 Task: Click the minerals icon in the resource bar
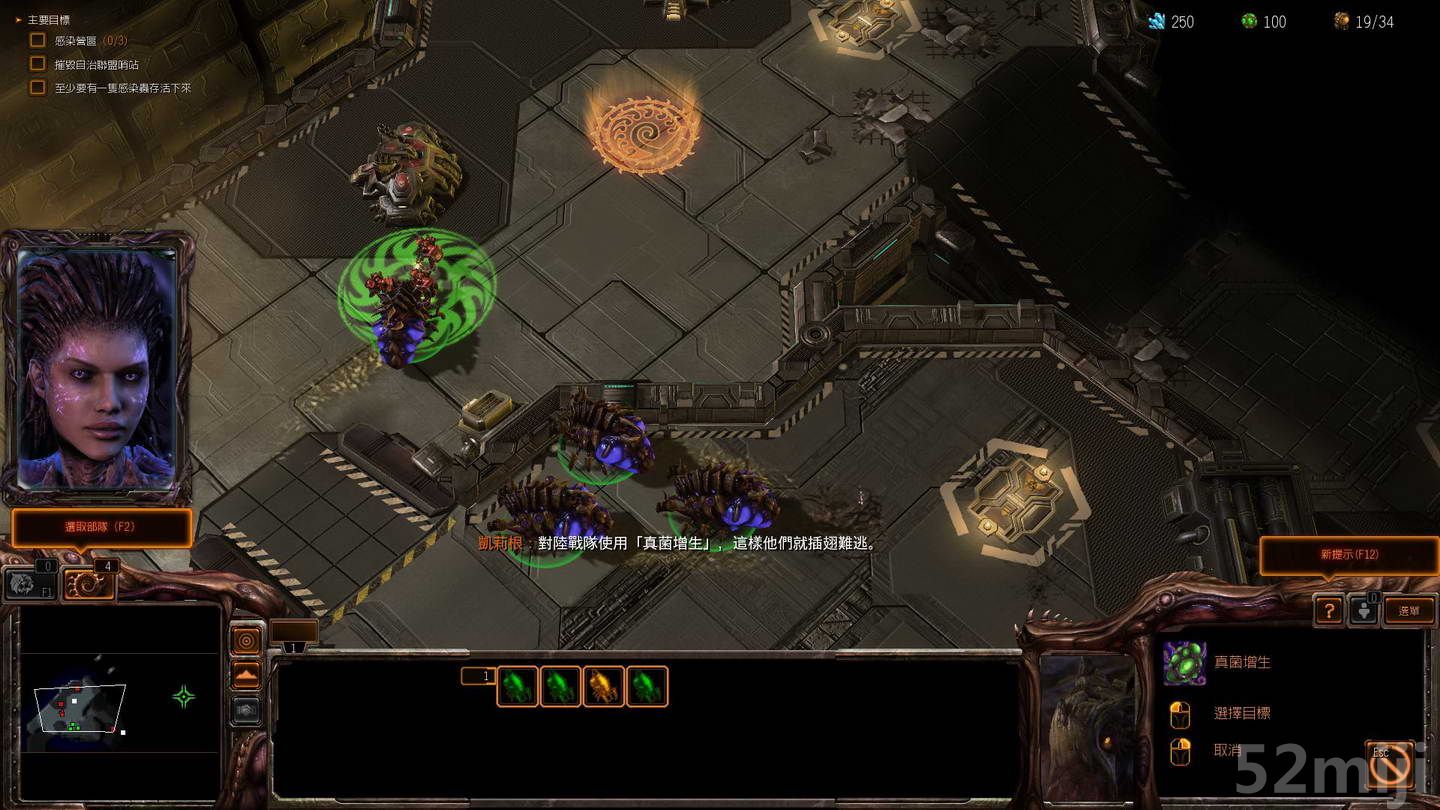pyautogui.click(x=1157, y=21)
